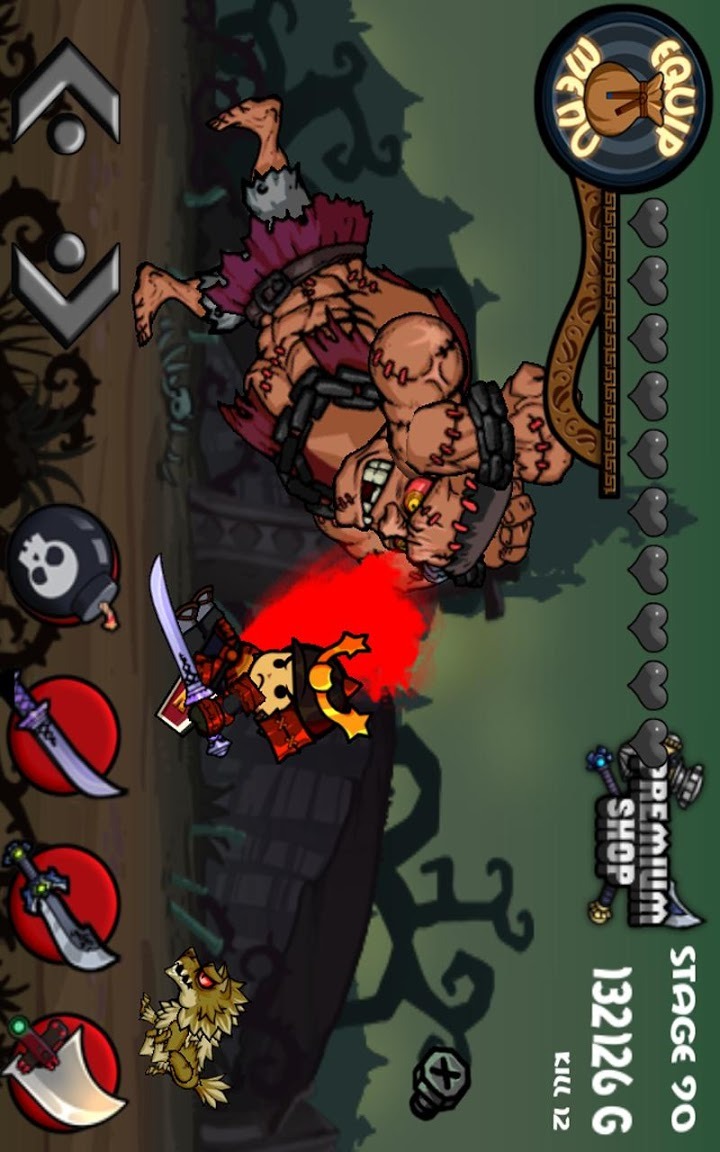Tap the downward-pointing movement chevron arrow
Image resolution: width=720 pixels, height=1152 pixels.
point(68,290)
